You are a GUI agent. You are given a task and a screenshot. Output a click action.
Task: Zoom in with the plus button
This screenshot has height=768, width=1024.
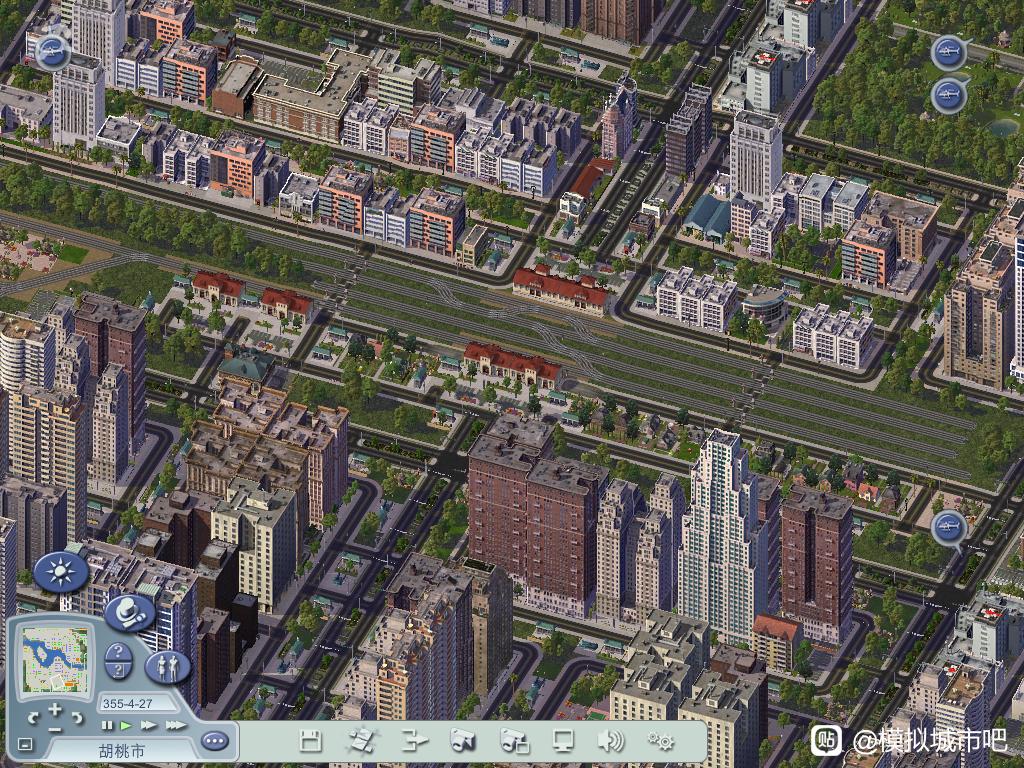pos(55,708)
